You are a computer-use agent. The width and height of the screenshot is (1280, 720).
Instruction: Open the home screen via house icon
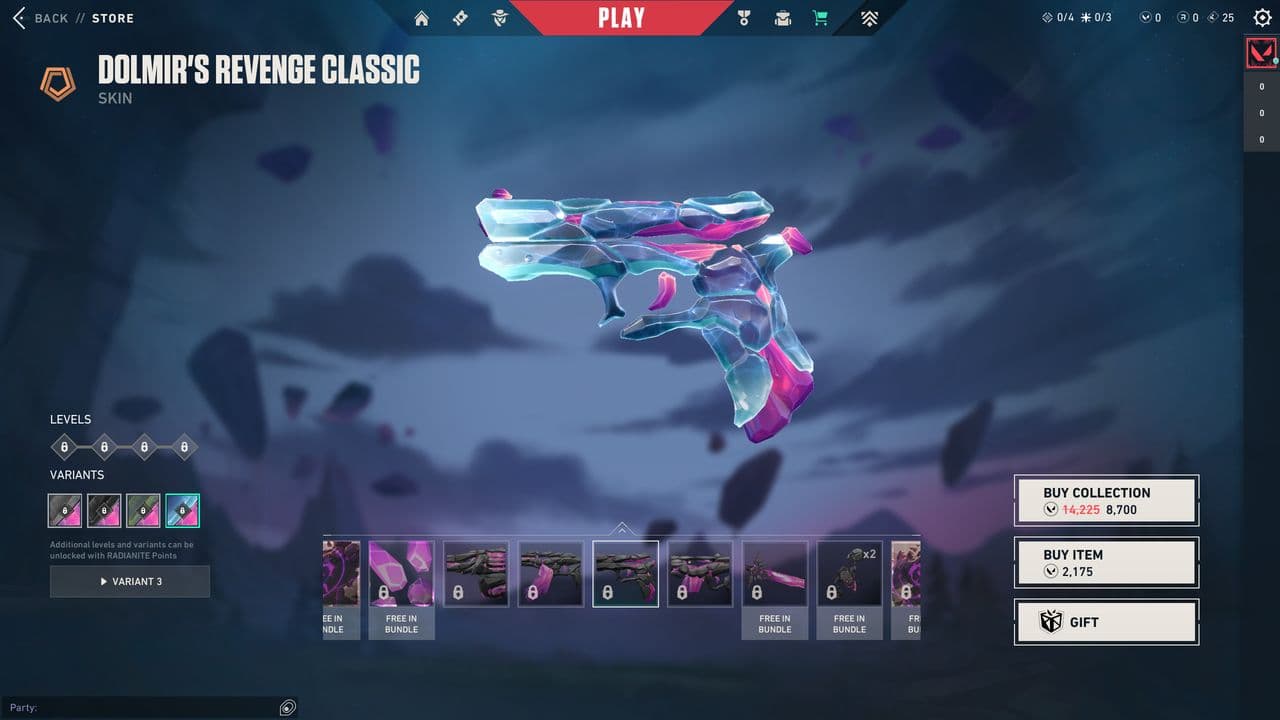point(421,18)
